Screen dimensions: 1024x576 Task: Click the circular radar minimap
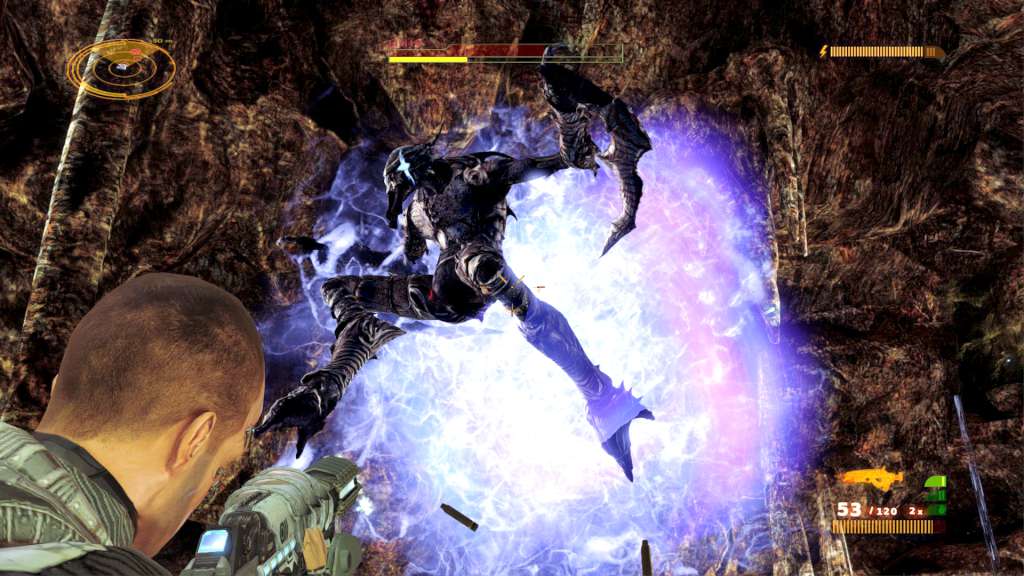point(121,69)
